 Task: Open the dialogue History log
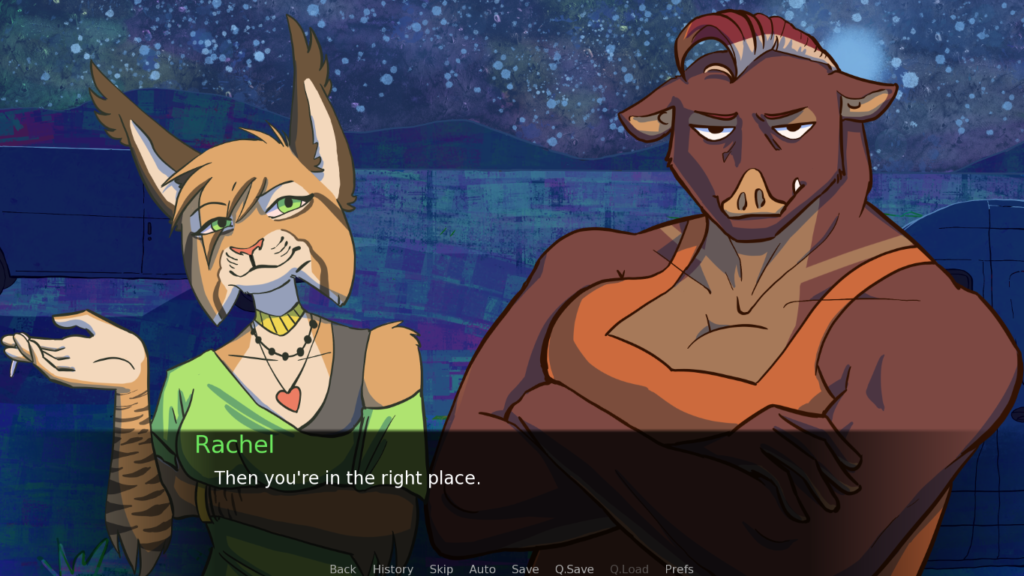pyautogui.click(x=393, y=569)
